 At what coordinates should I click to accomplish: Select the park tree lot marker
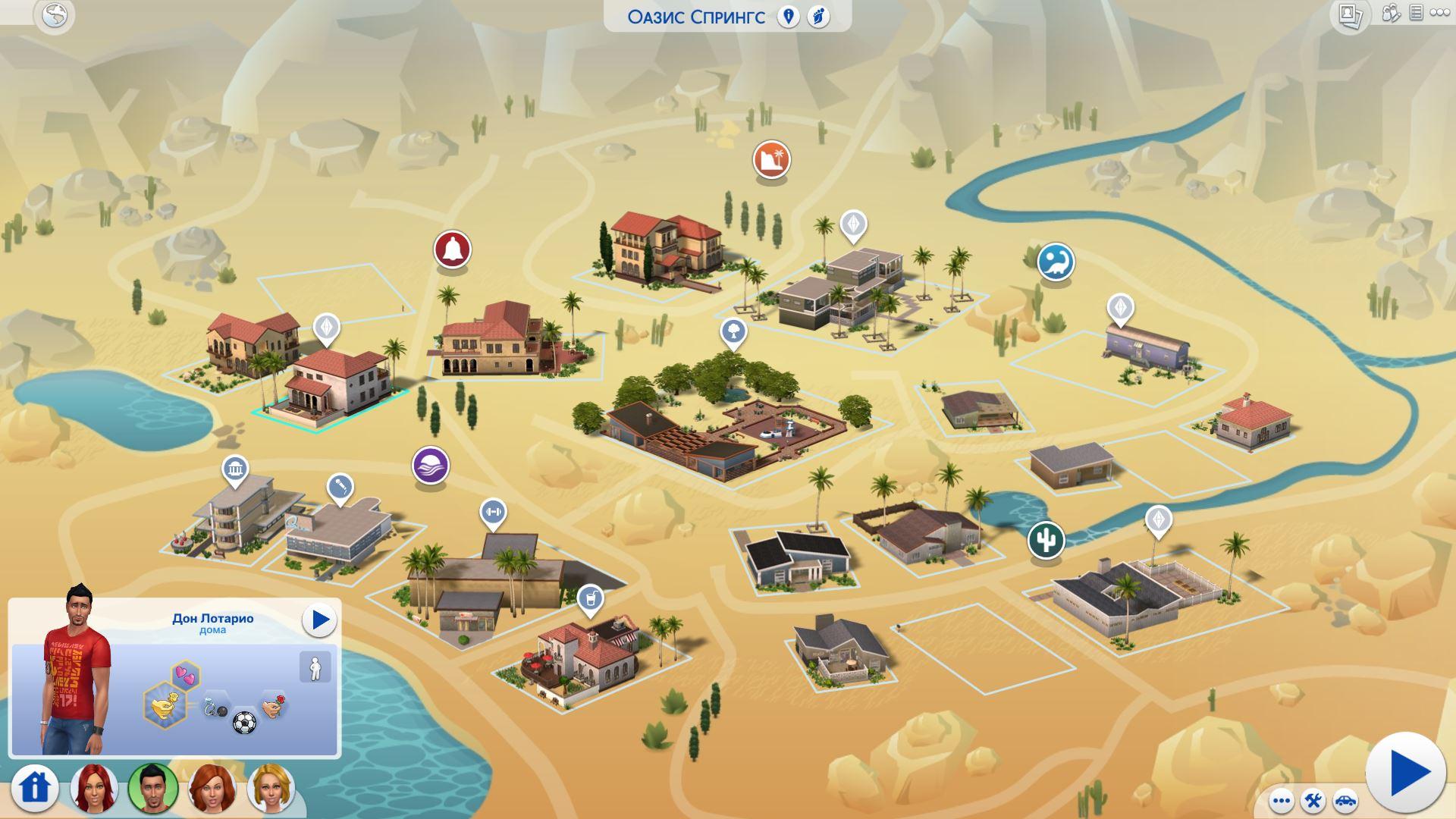(733, 331)
